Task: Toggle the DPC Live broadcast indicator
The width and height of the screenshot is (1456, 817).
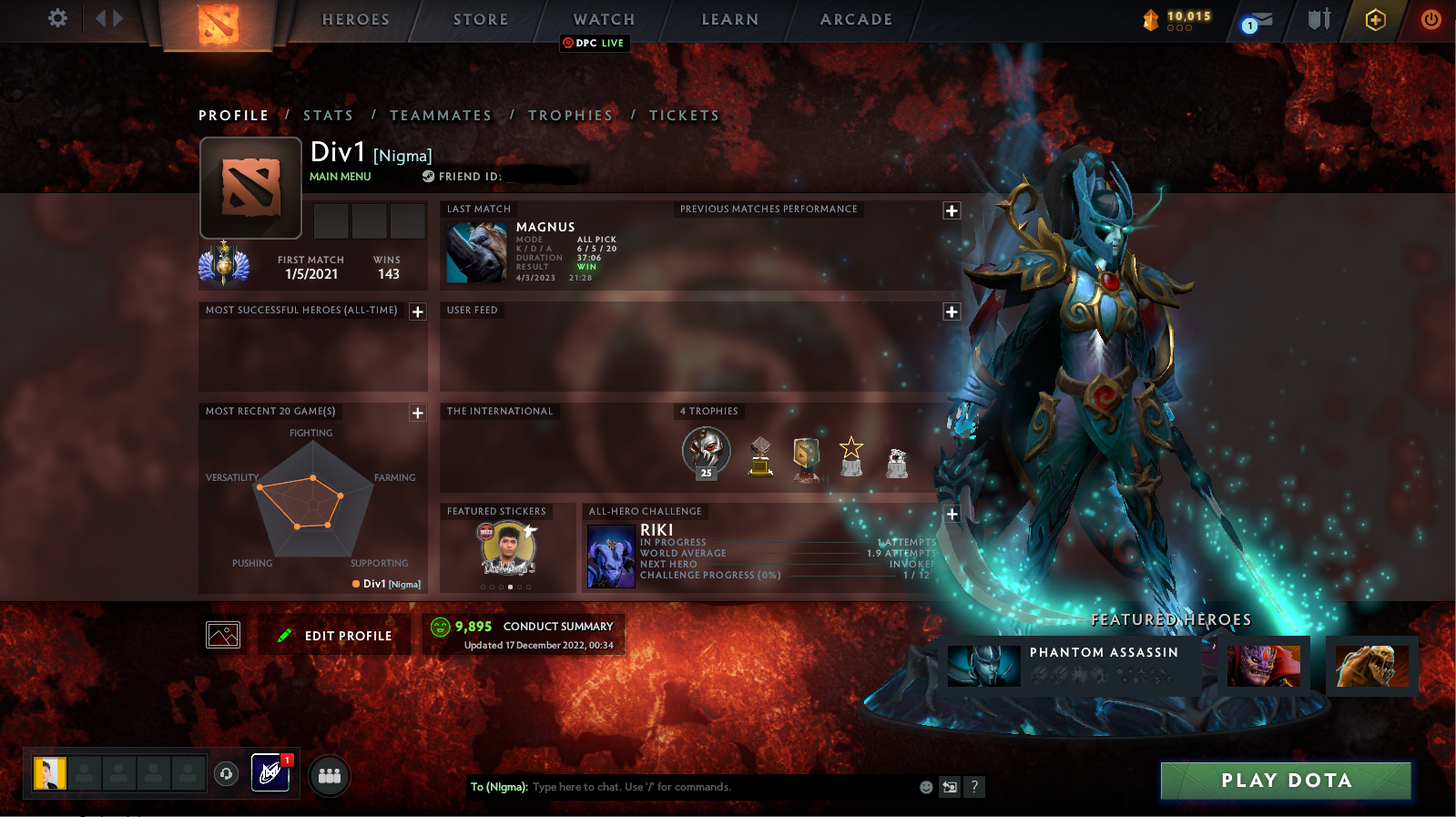Action: (x=595, y=43)
